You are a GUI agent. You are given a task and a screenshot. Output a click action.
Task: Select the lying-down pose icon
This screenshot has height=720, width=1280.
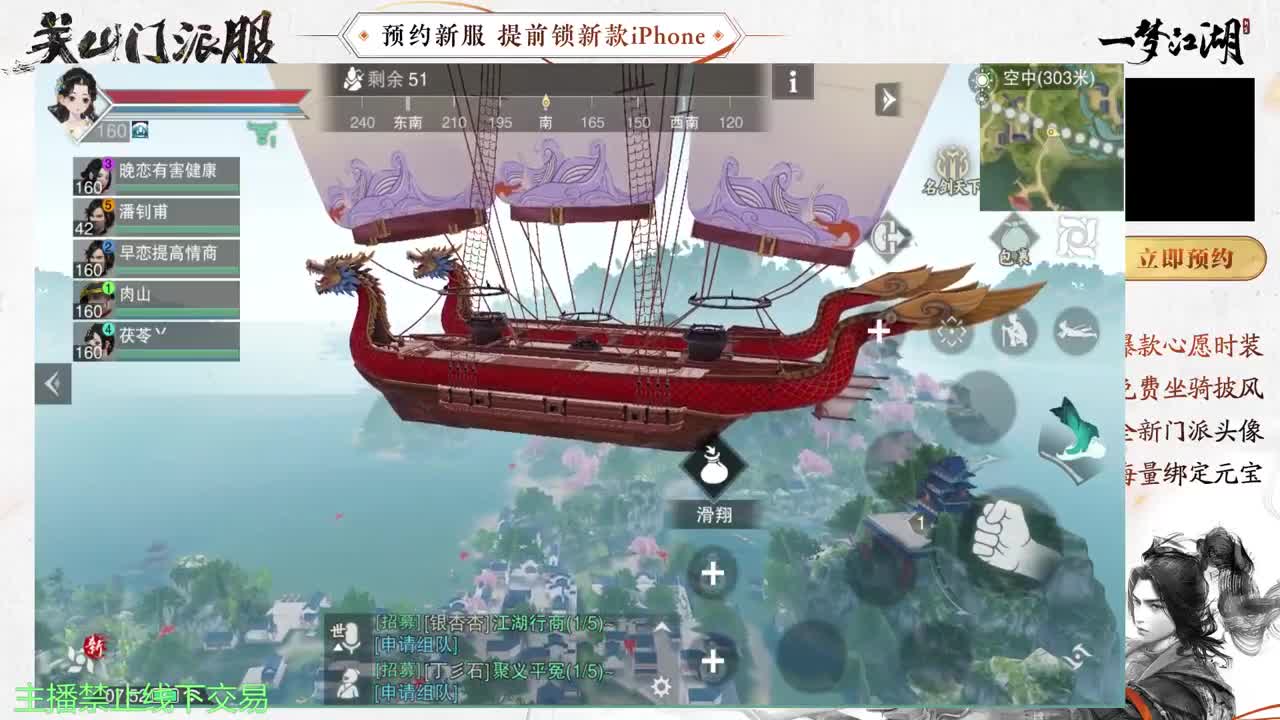coord(1074,330)
